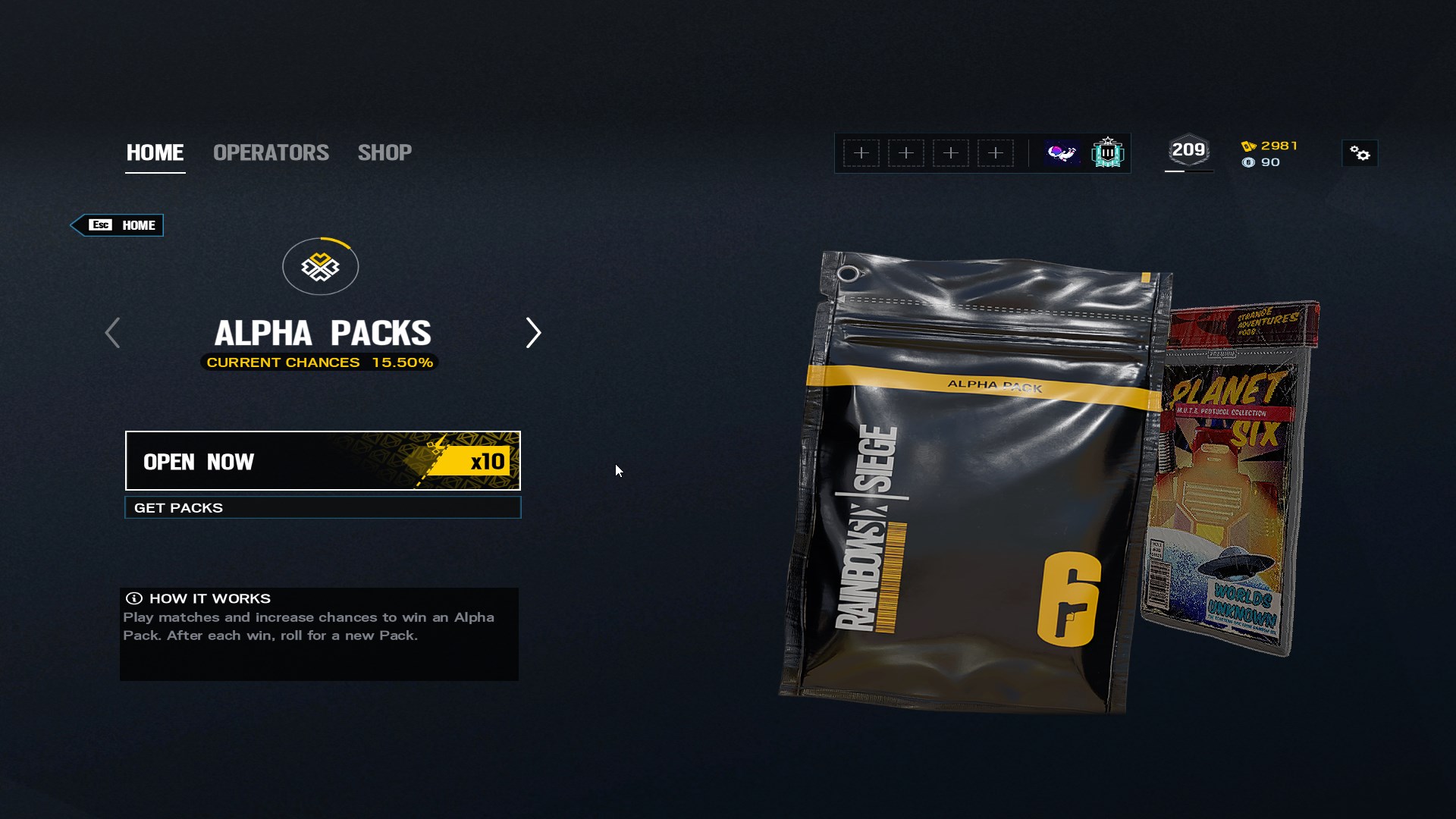Go to the Shop tab
This screenshot has height=819, width=1456.
tap(384, 152)
